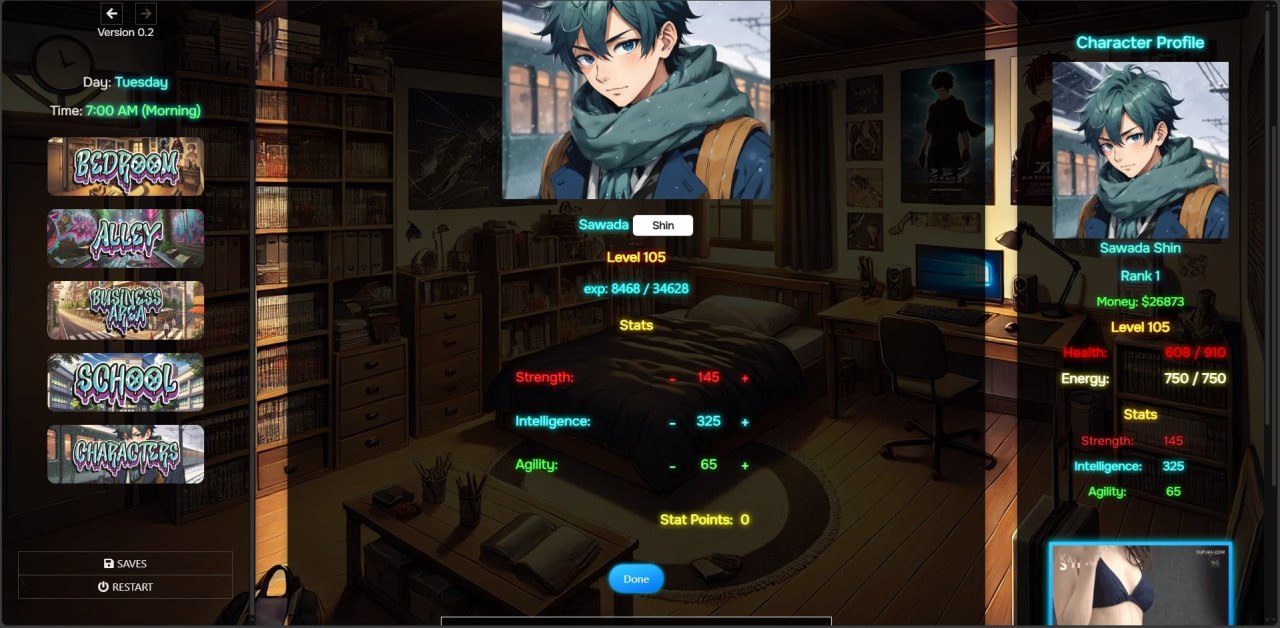
Task: Visit the Business Area
Action: (126, 310)
